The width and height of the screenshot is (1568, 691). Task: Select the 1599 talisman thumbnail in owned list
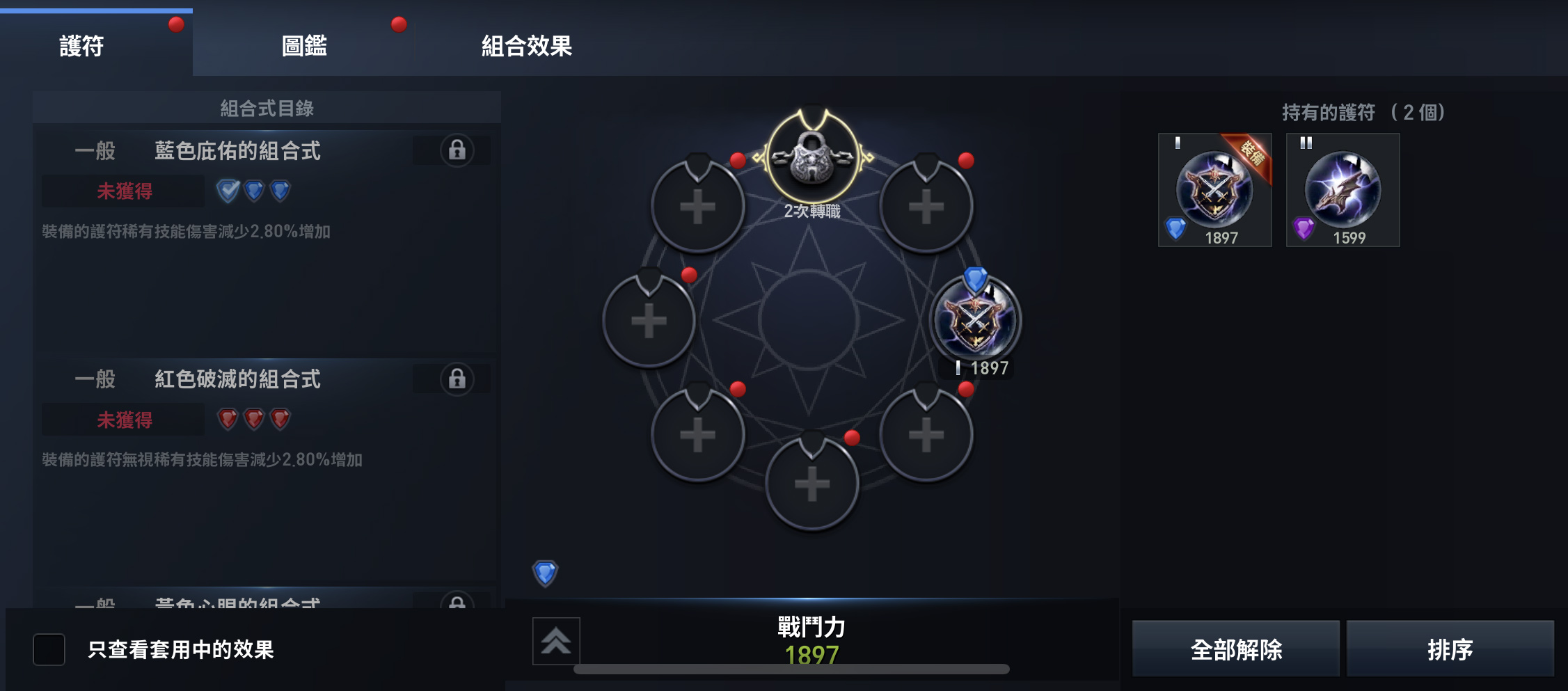click(1342, 189)
